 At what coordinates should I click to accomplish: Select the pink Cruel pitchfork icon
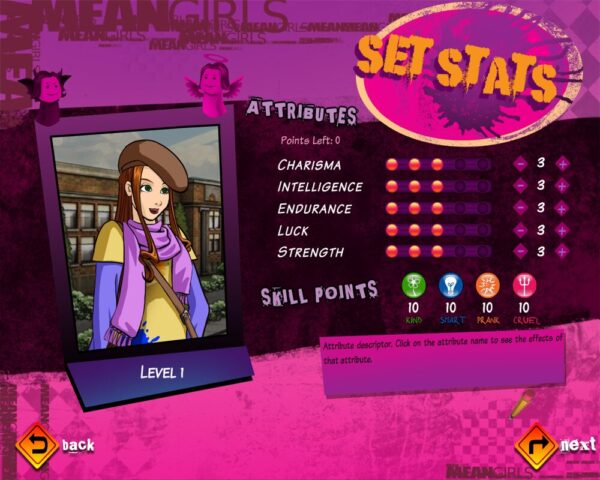pyautogui.click(x=524, y=285)
